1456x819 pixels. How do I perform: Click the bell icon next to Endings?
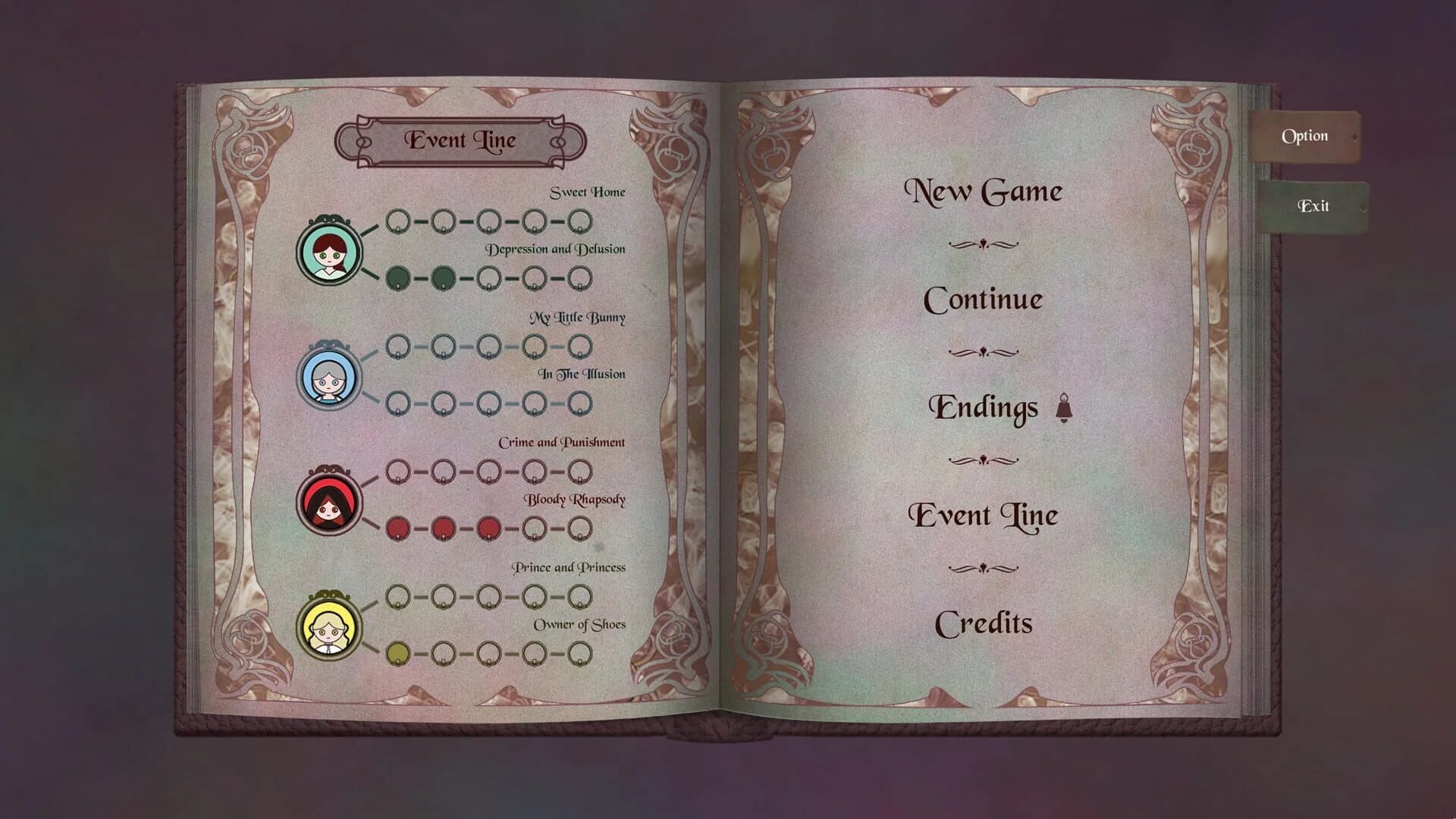(1065, 406)
